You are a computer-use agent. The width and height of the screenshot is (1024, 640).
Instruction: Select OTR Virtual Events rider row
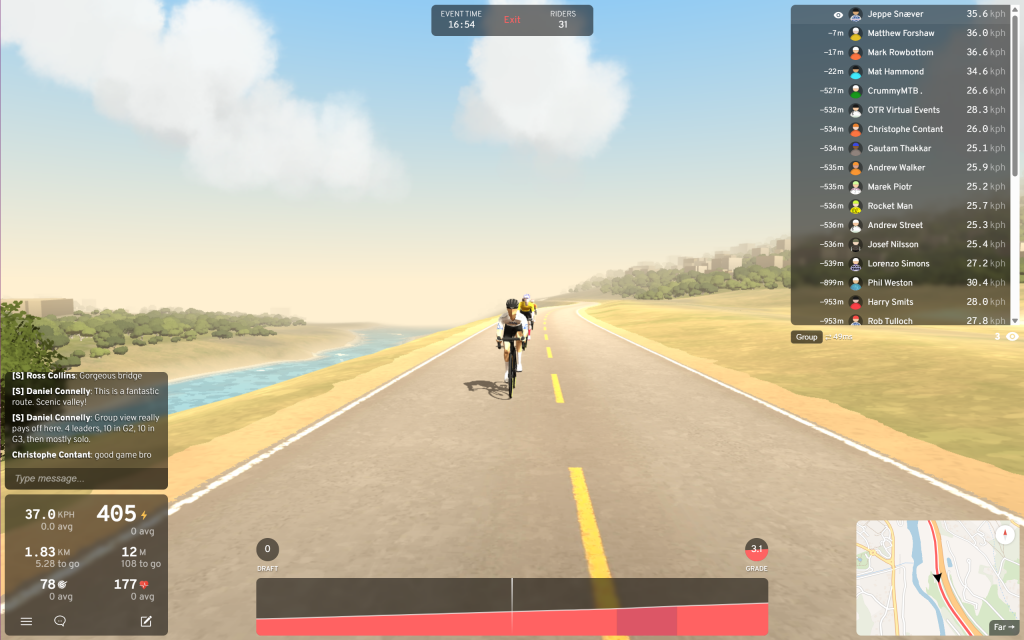pyautogui.click(x=903, y=110)
